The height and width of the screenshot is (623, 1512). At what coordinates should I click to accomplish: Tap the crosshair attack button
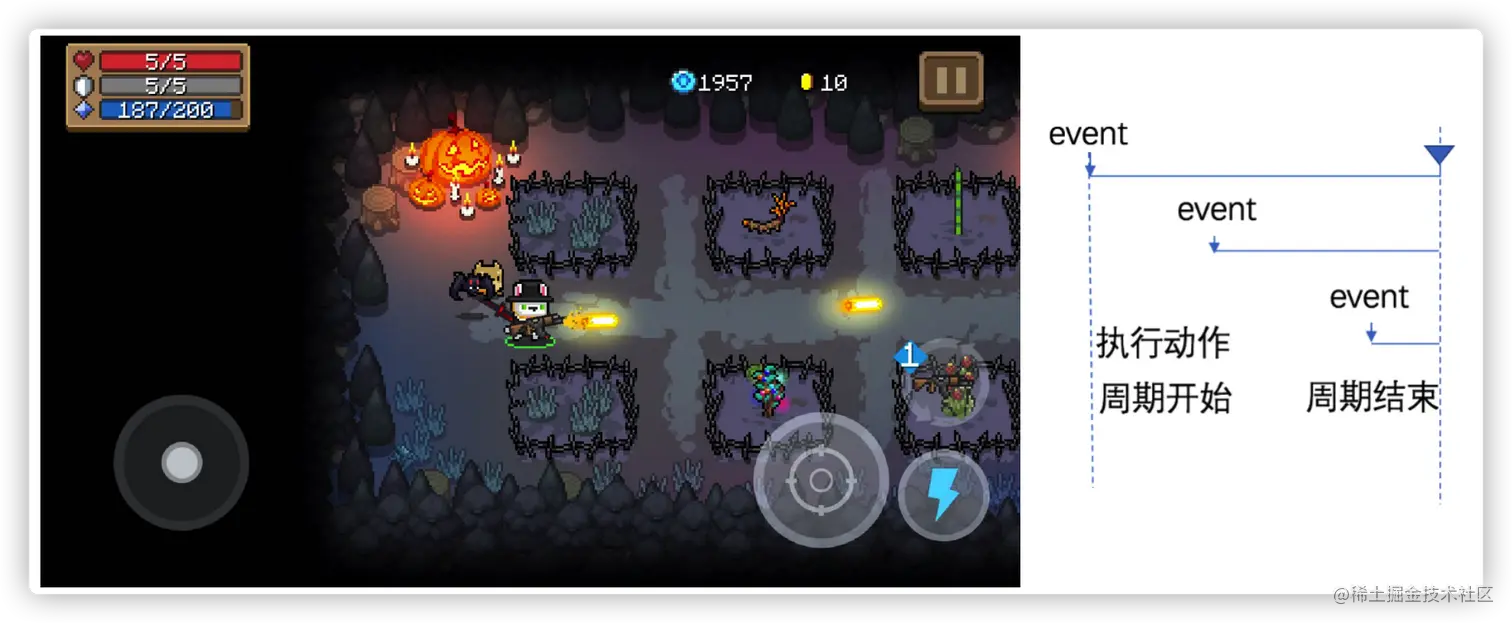click(821, 481)
